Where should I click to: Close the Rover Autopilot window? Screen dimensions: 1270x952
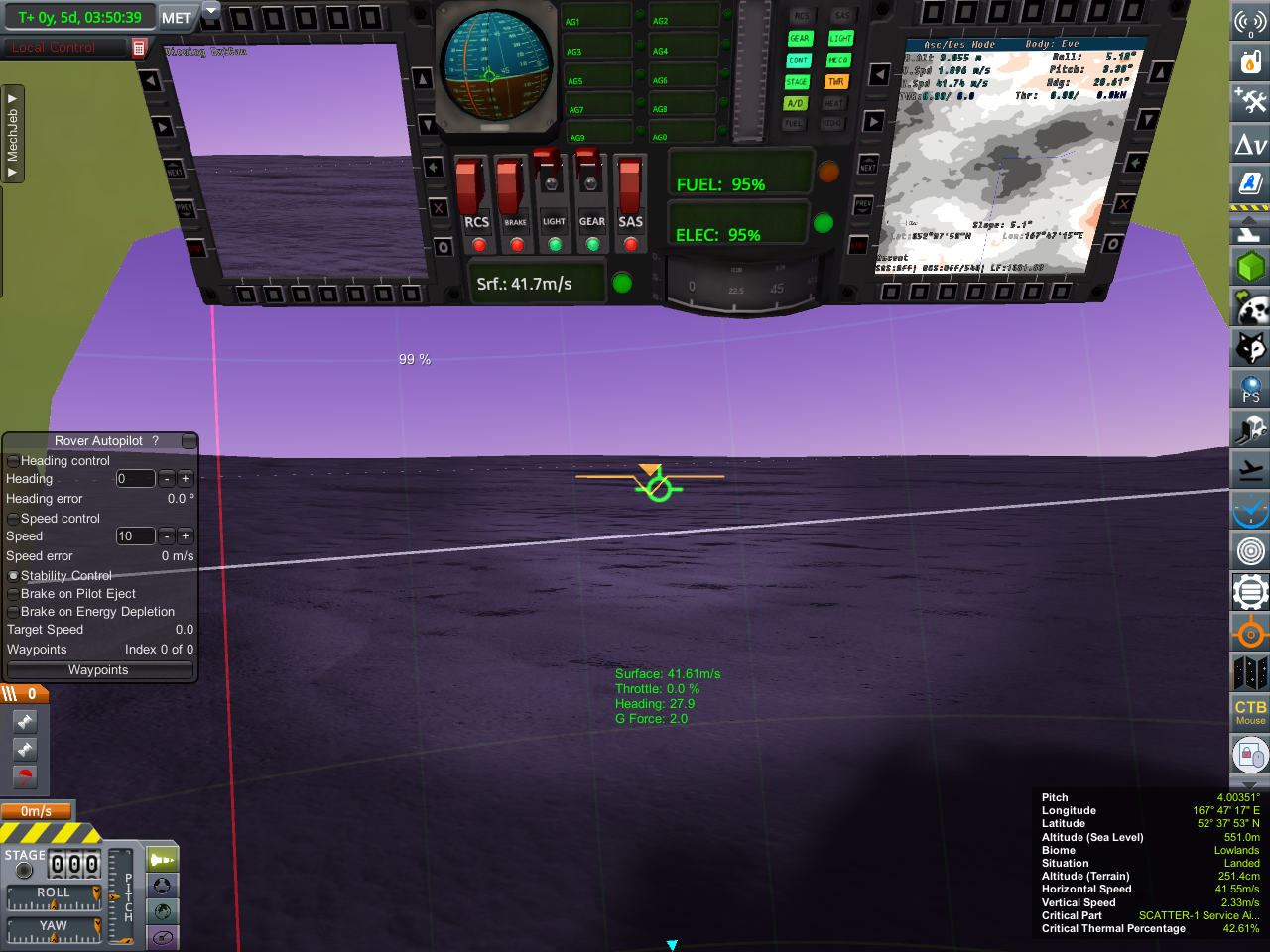[x=189, y=441]
